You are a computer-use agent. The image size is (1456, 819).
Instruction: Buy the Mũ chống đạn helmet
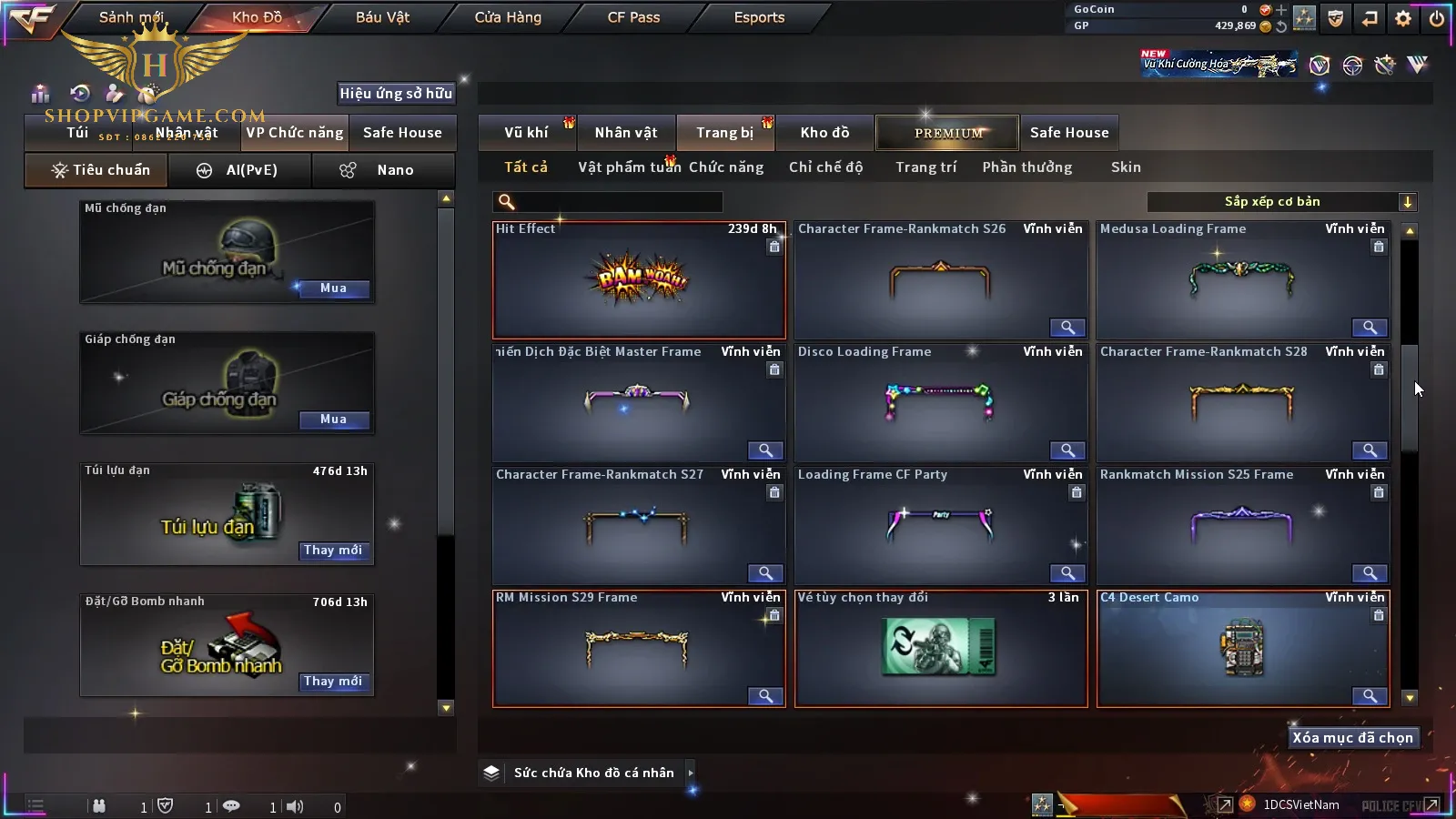tap(333, 288)
